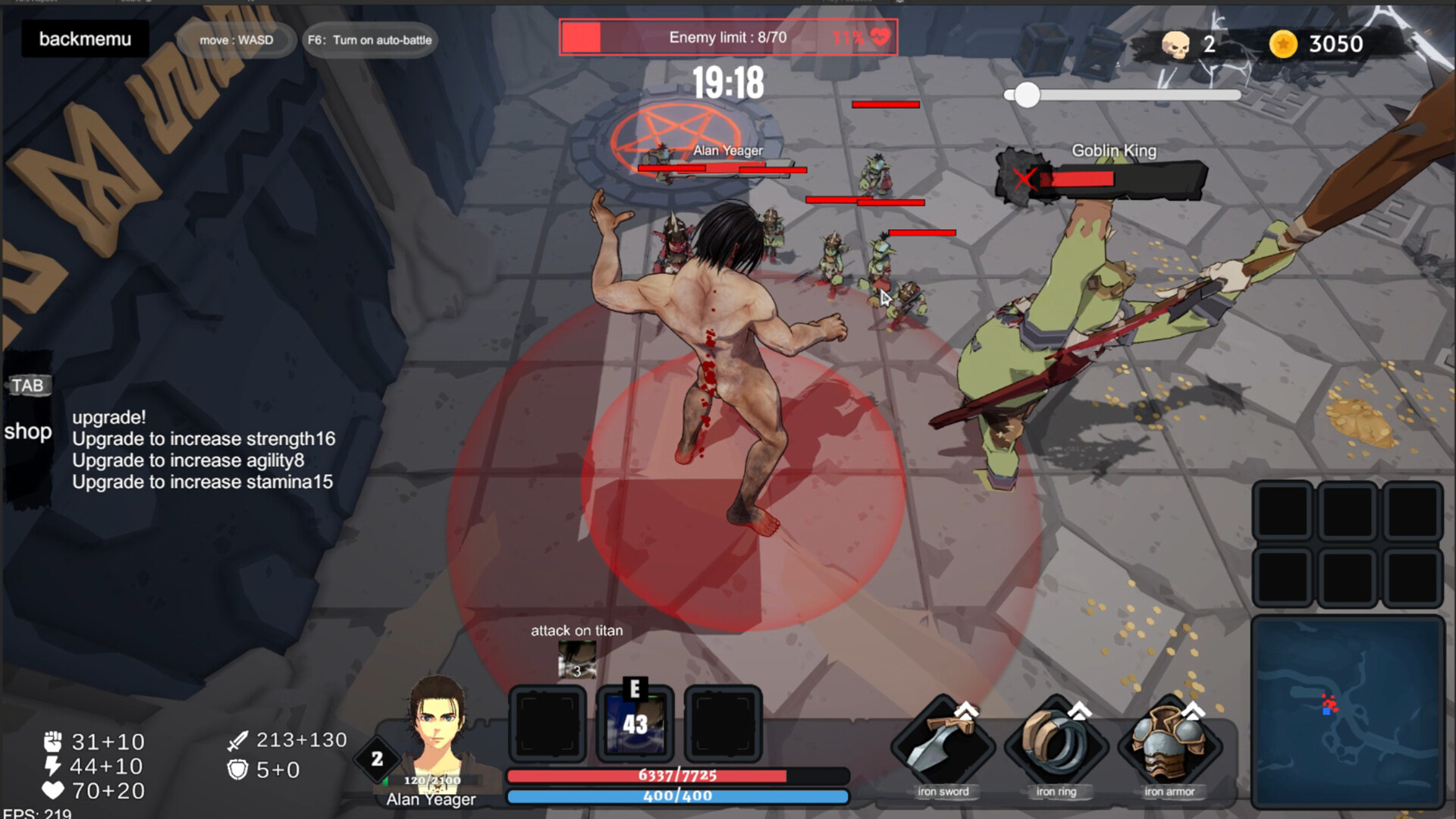
Task: Select the iron sword equipment icon
Action: pyautogui.click(x=943, y=747)
